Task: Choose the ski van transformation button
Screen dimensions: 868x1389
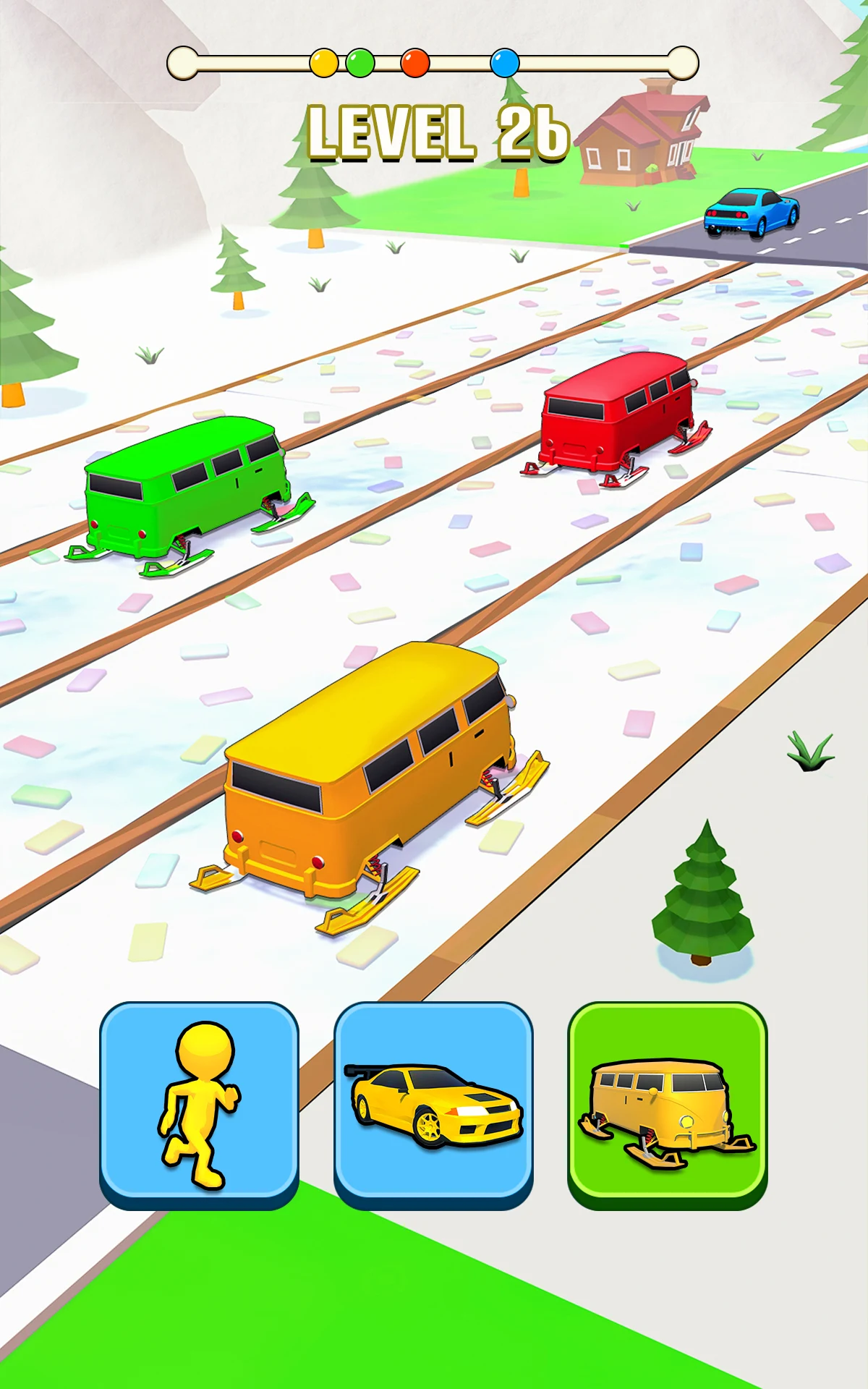Action: click(667, 1103)
